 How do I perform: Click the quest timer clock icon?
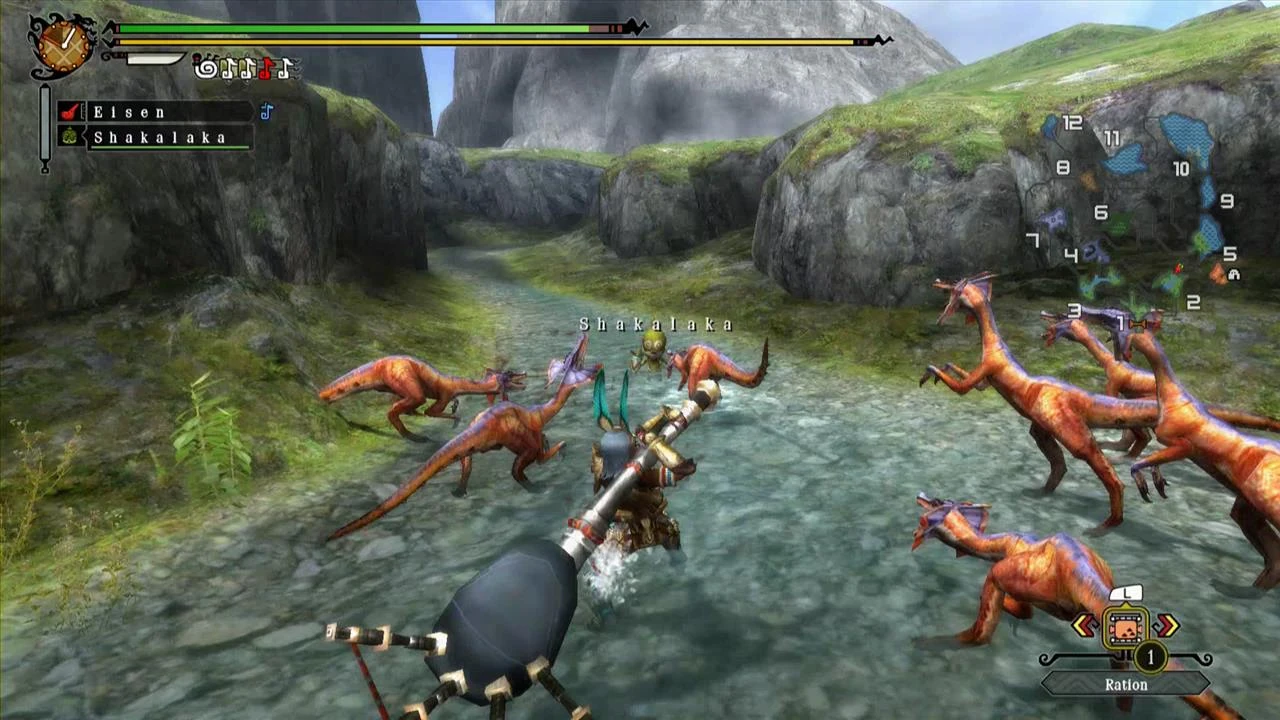pos(61,46)
